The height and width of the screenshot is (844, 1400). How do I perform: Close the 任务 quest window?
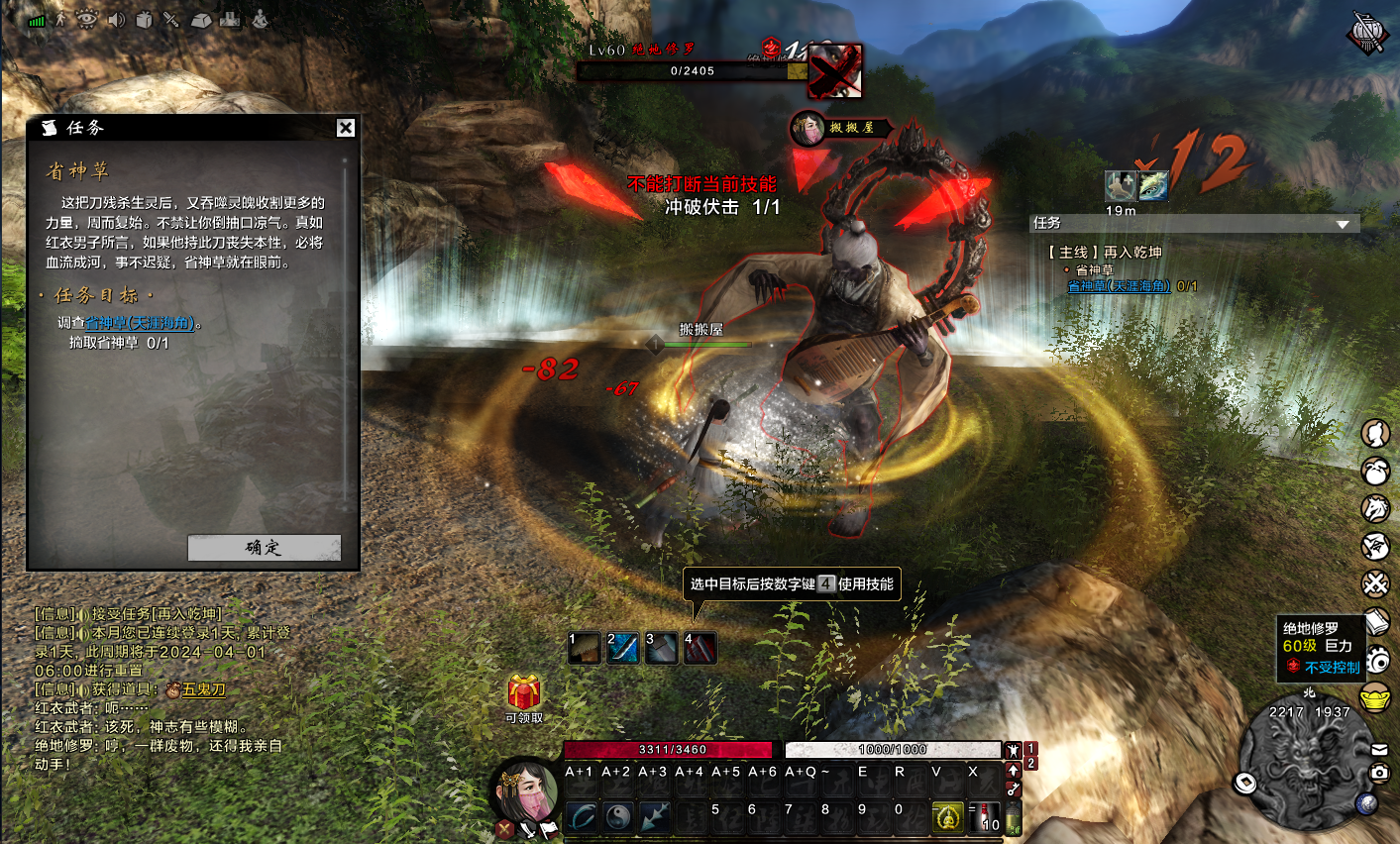point(345,128)
